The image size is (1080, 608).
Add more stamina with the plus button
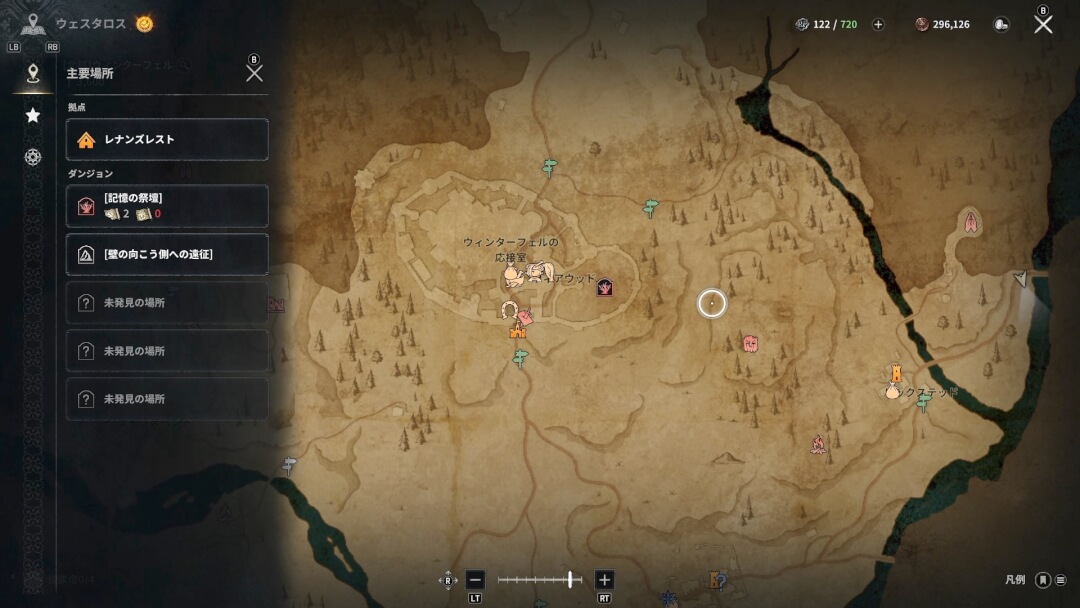[x=878, y=25]
